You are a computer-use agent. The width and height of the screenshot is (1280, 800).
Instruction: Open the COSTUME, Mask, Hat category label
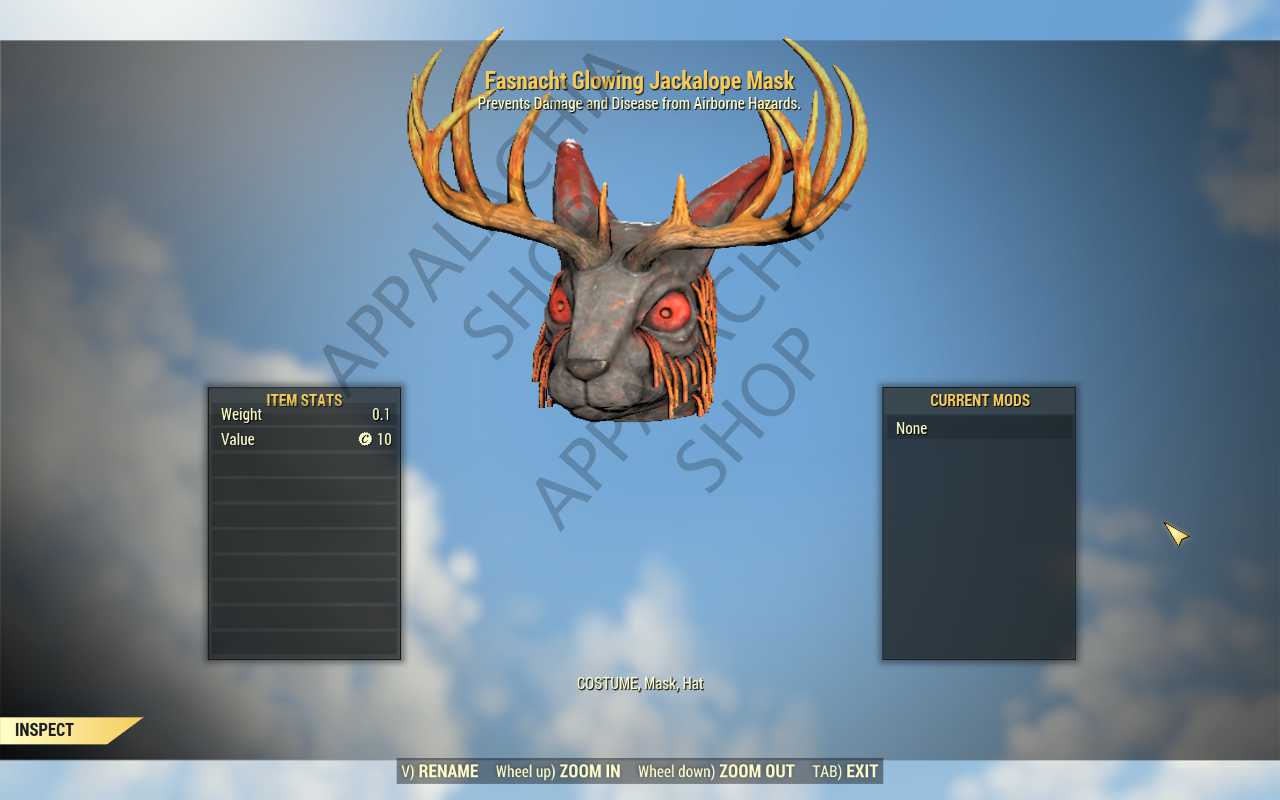point(639,684)
